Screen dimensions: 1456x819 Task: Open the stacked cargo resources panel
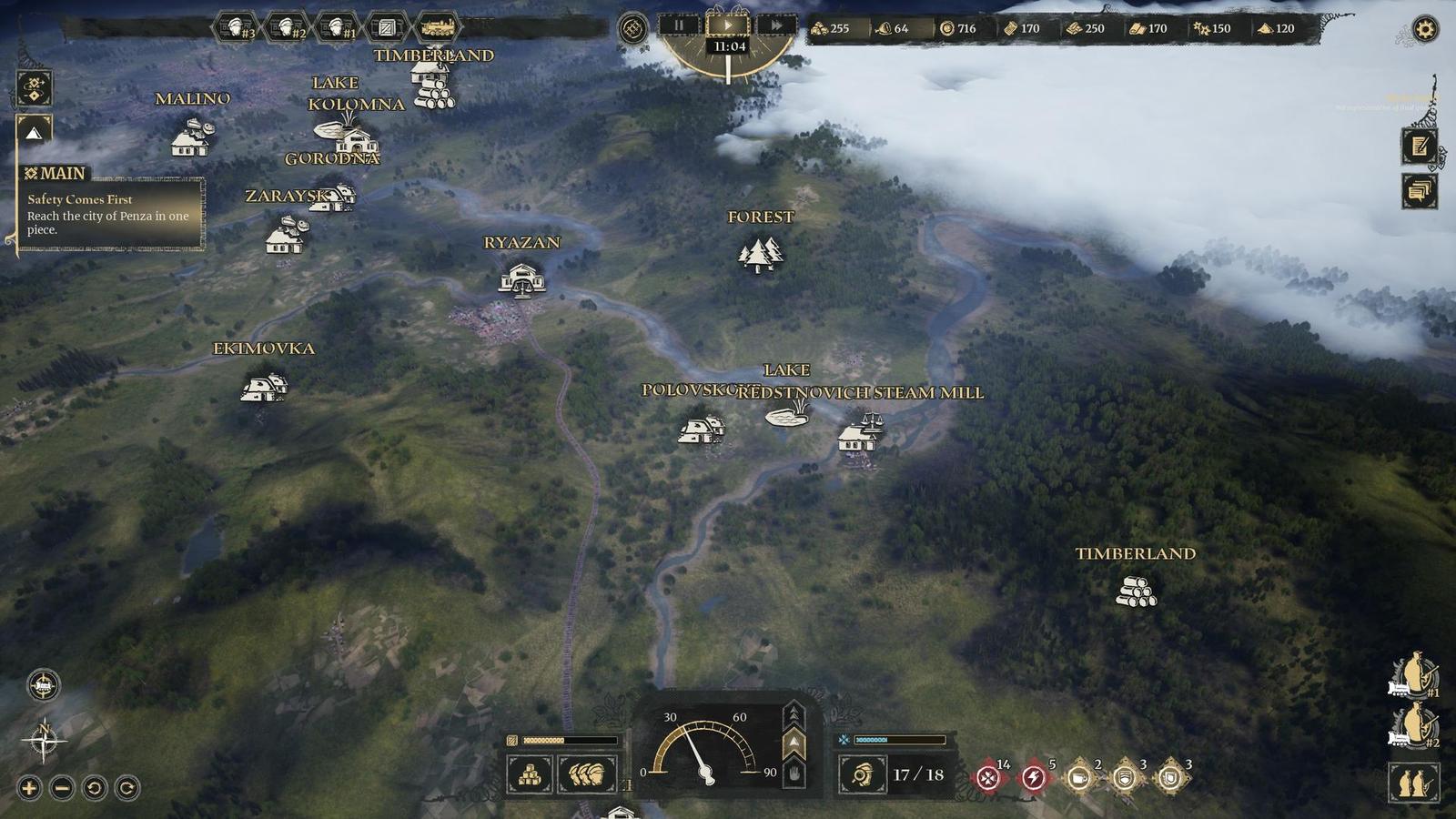(530, 775)
